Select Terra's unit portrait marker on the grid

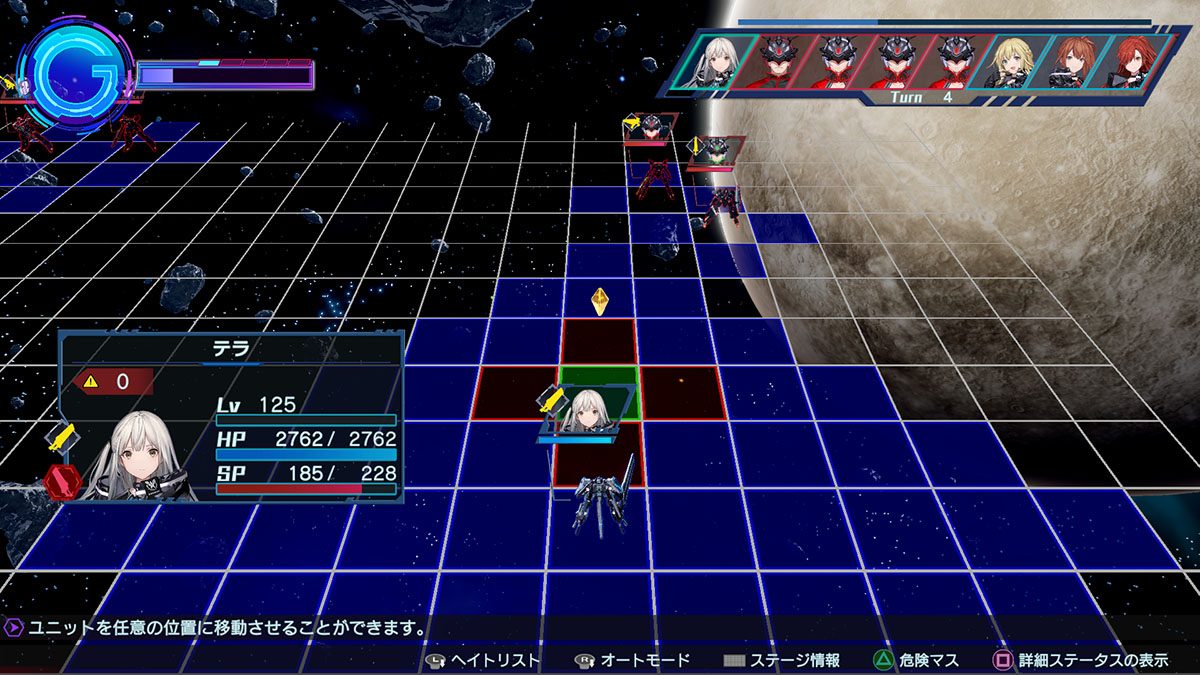[588, 413]
